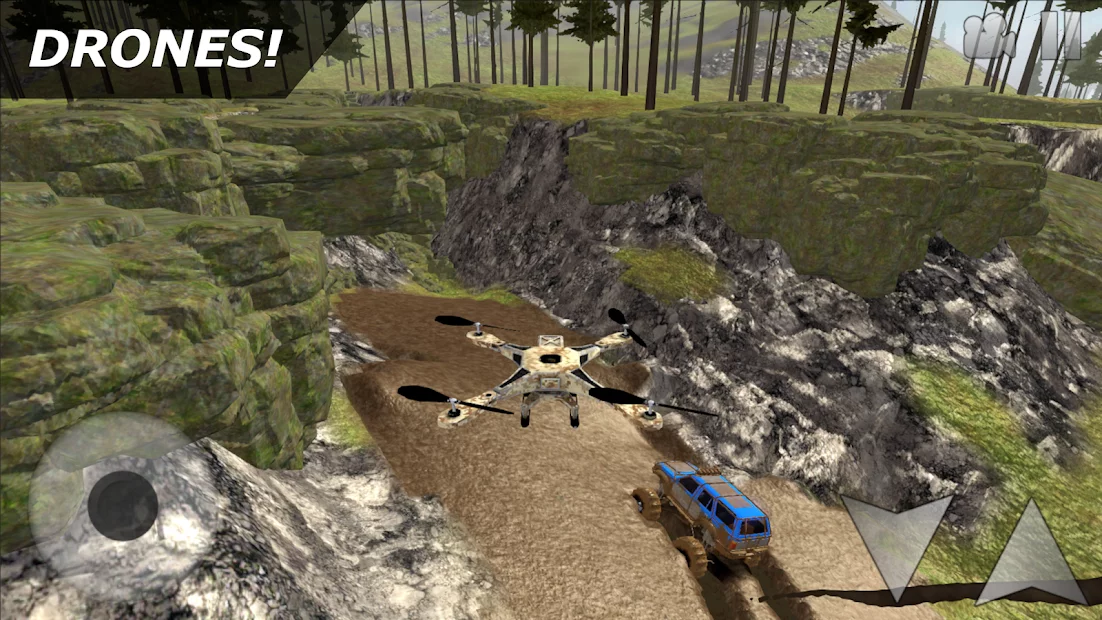Screen dimensions: 1102x620
Task: Tap the down arrow descend control
Action: point(896,540)
